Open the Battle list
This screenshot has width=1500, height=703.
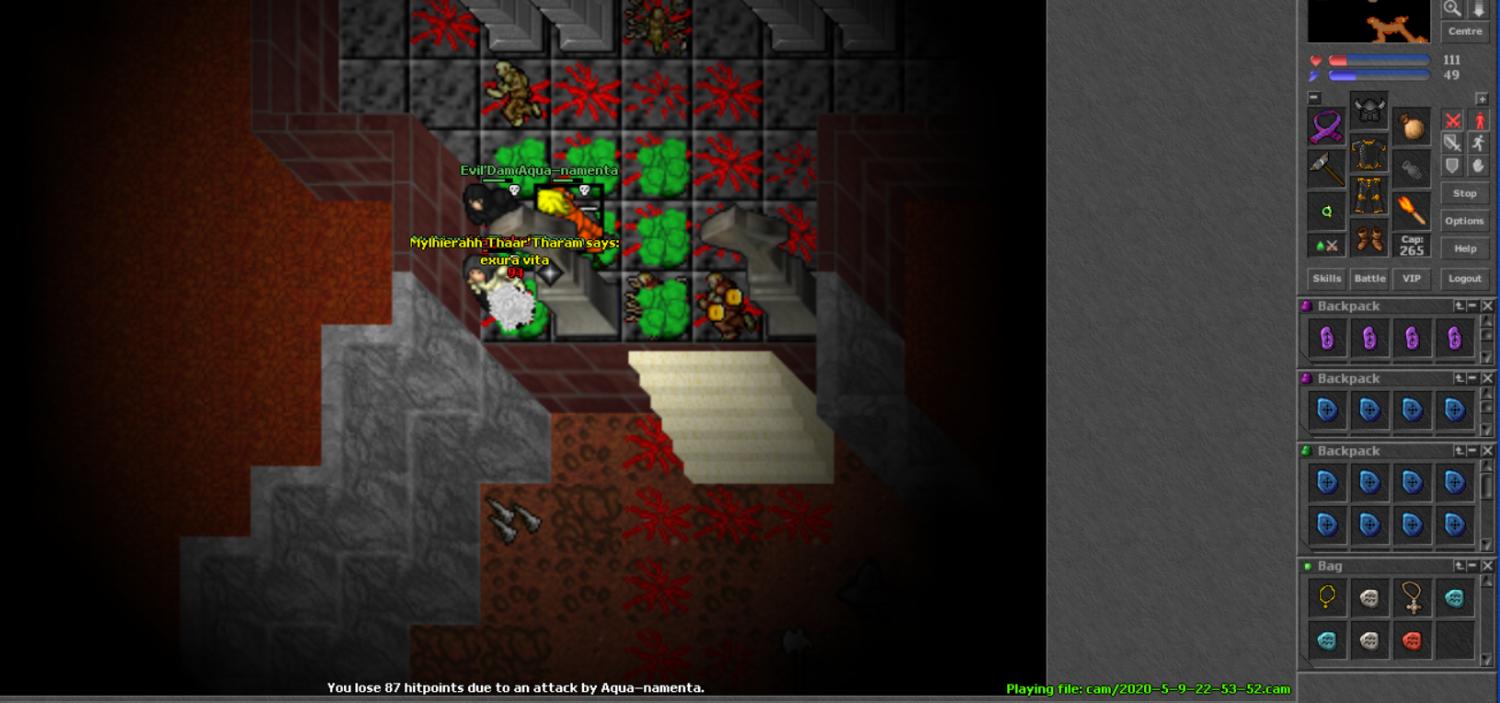(1369, 279)
